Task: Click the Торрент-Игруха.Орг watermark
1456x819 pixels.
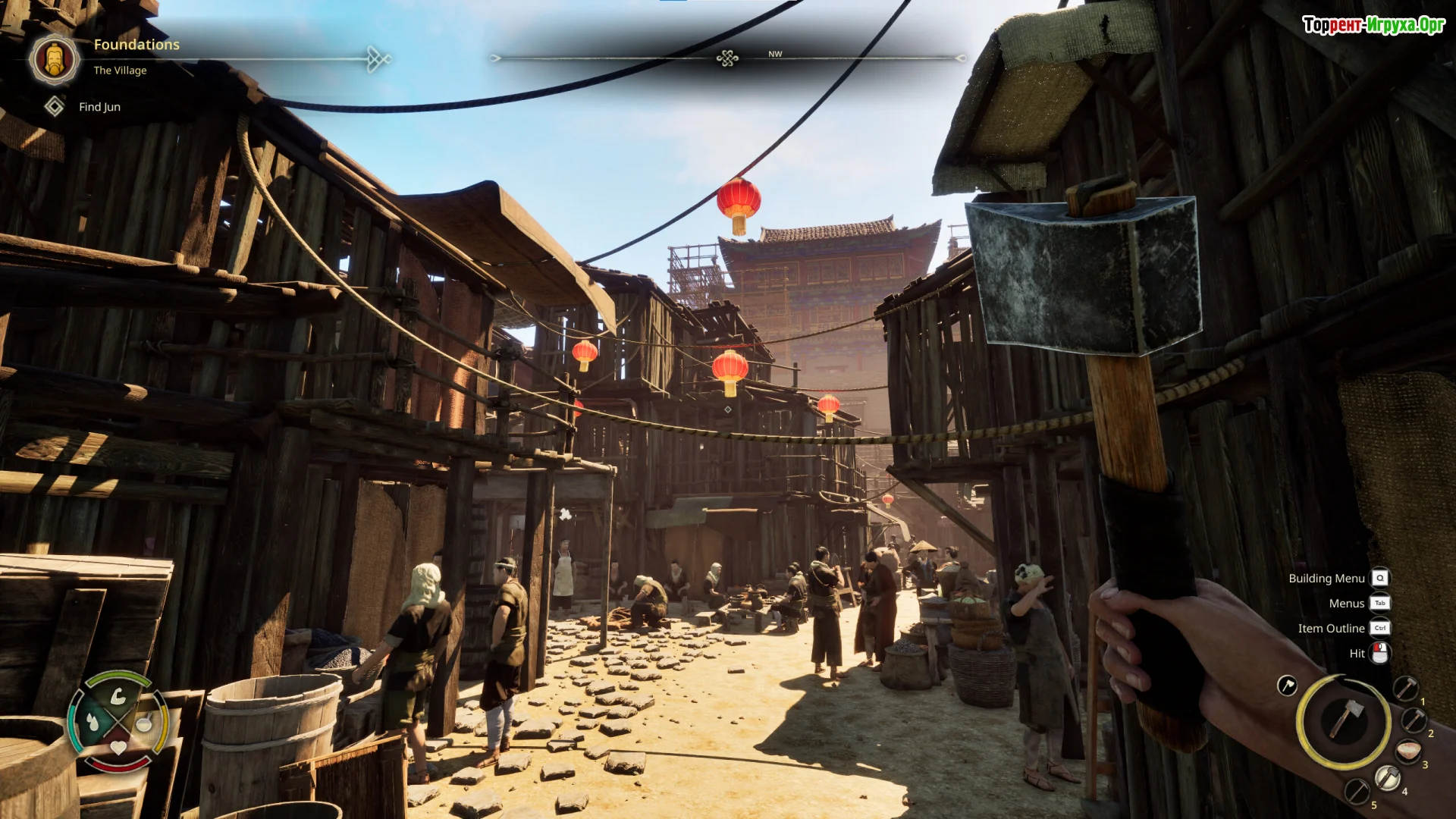Action: (x=1373, y=25)
